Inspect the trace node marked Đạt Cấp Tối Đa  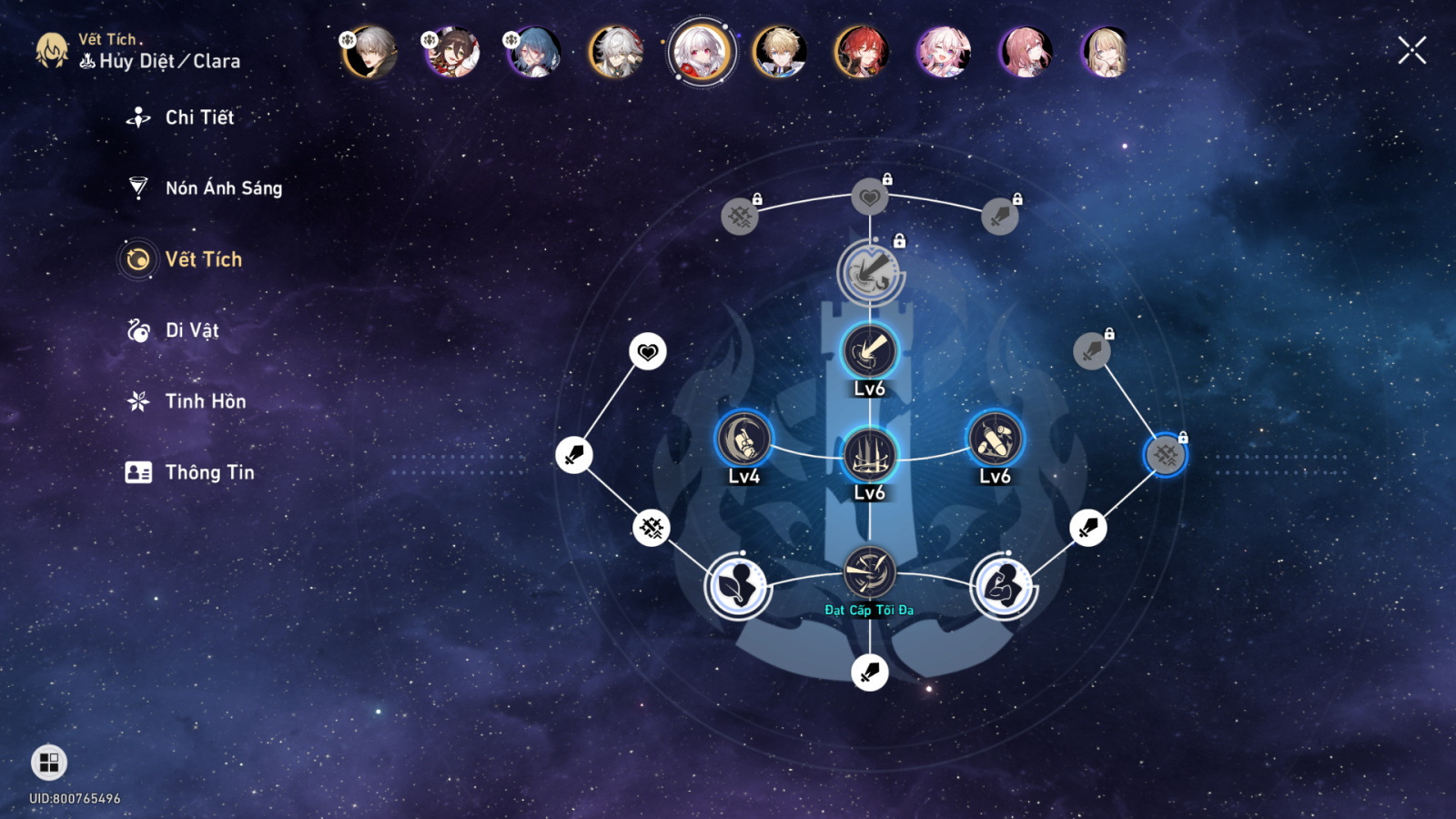[x=870, y=572]
